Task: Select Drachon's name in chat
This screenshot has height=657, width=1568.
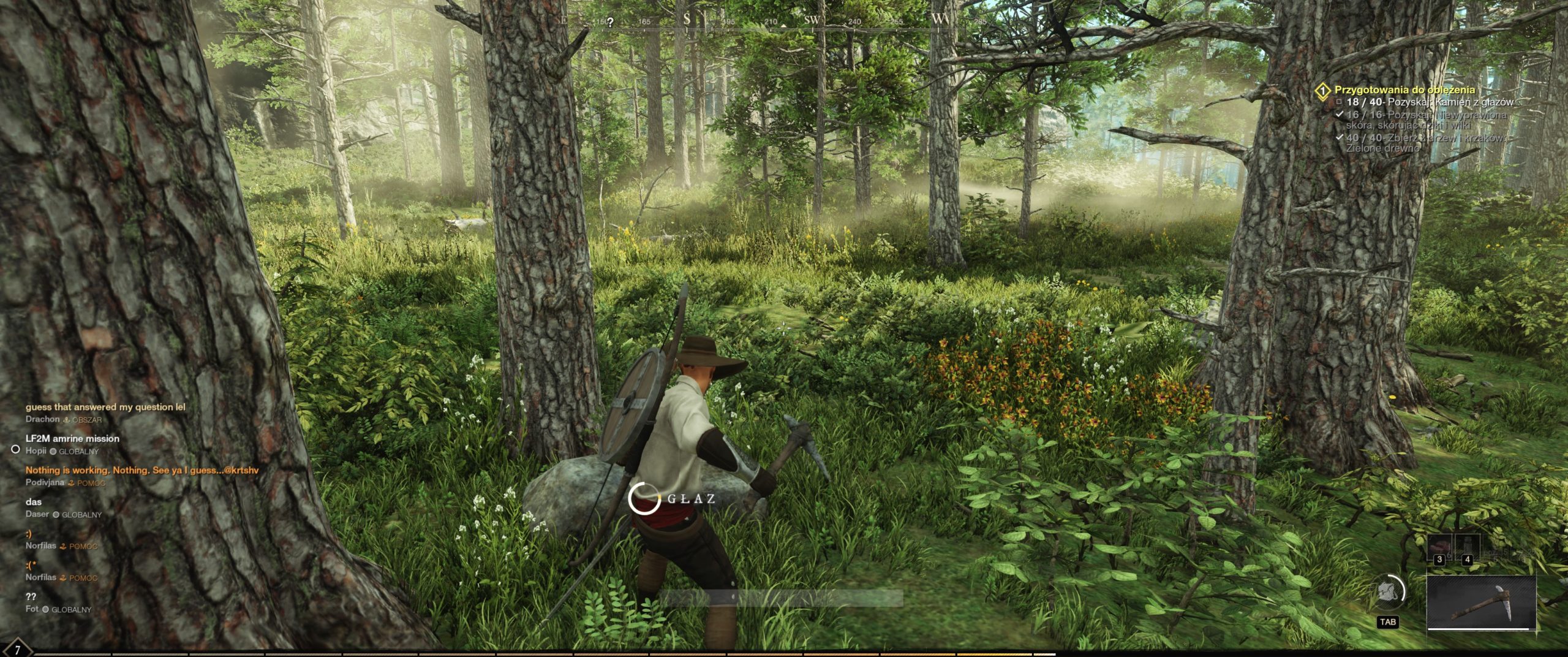Action: (x=42, y=419)
